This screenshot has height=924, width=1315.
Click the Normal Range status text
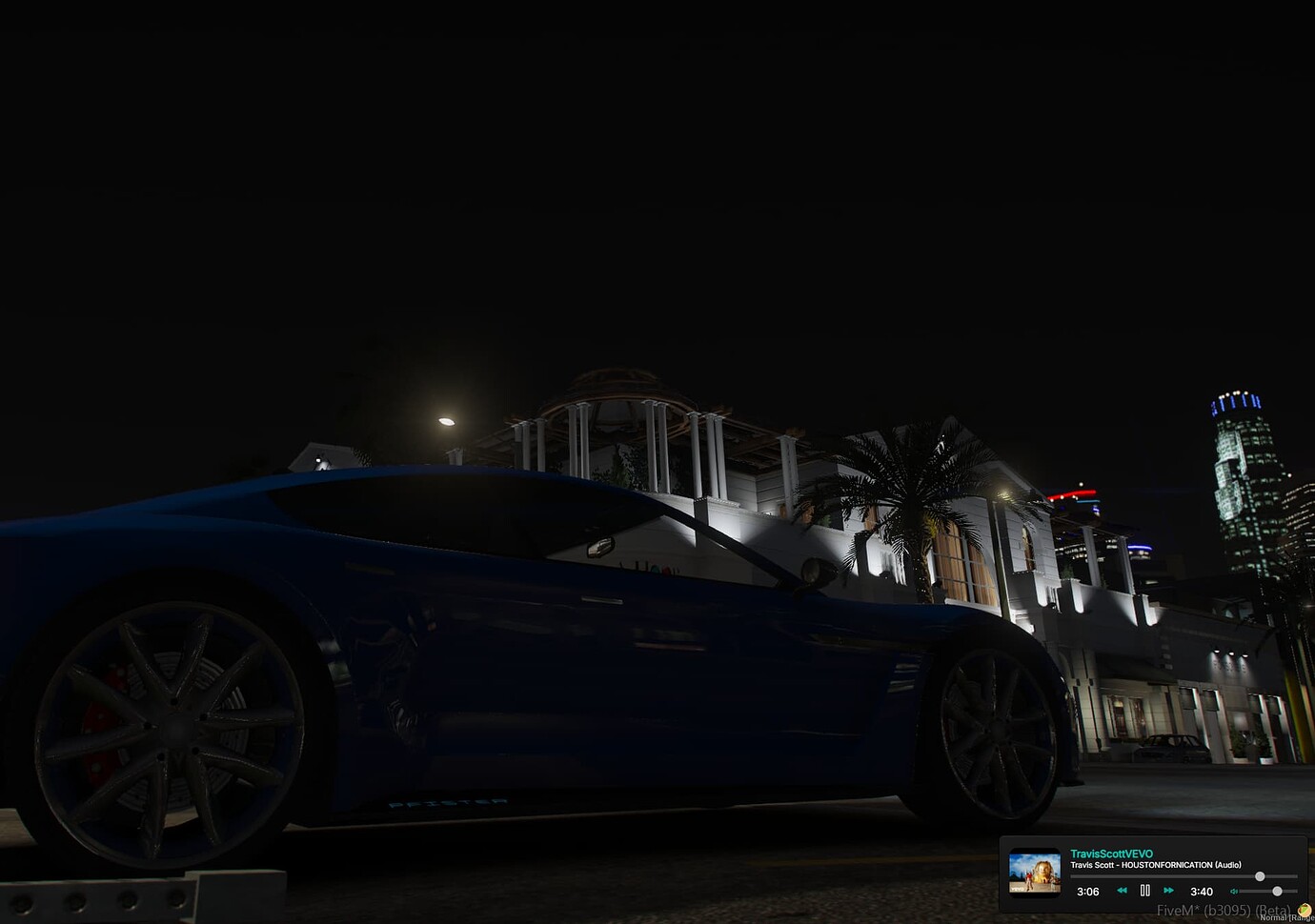point(1285,918)
